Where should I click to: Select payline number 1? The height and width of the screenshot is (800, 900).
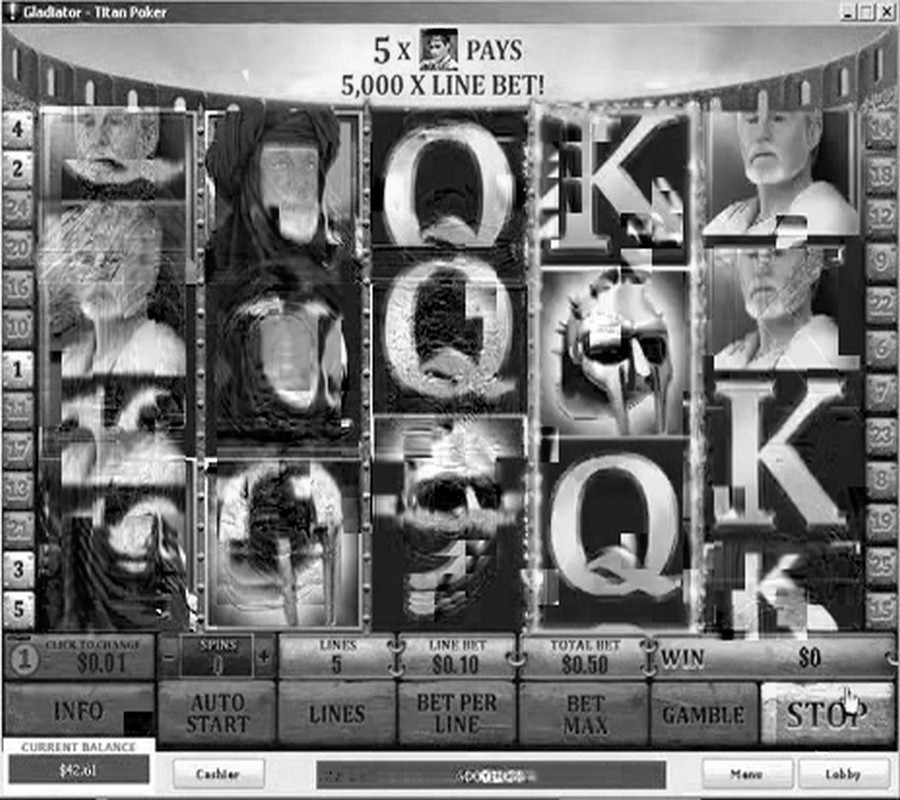(x=18, y=370)
